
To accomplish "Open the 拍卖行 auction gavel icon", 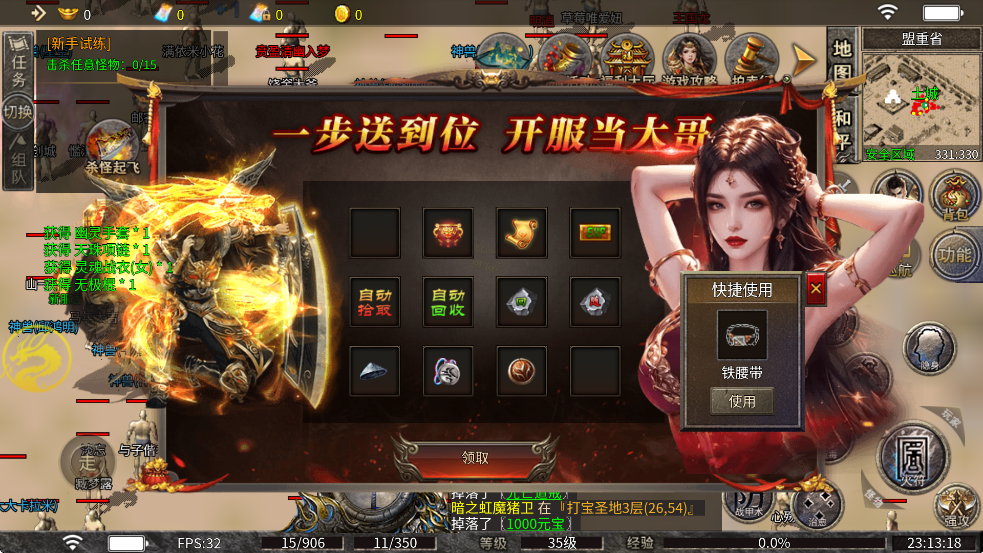I will [x=751, y=60].
